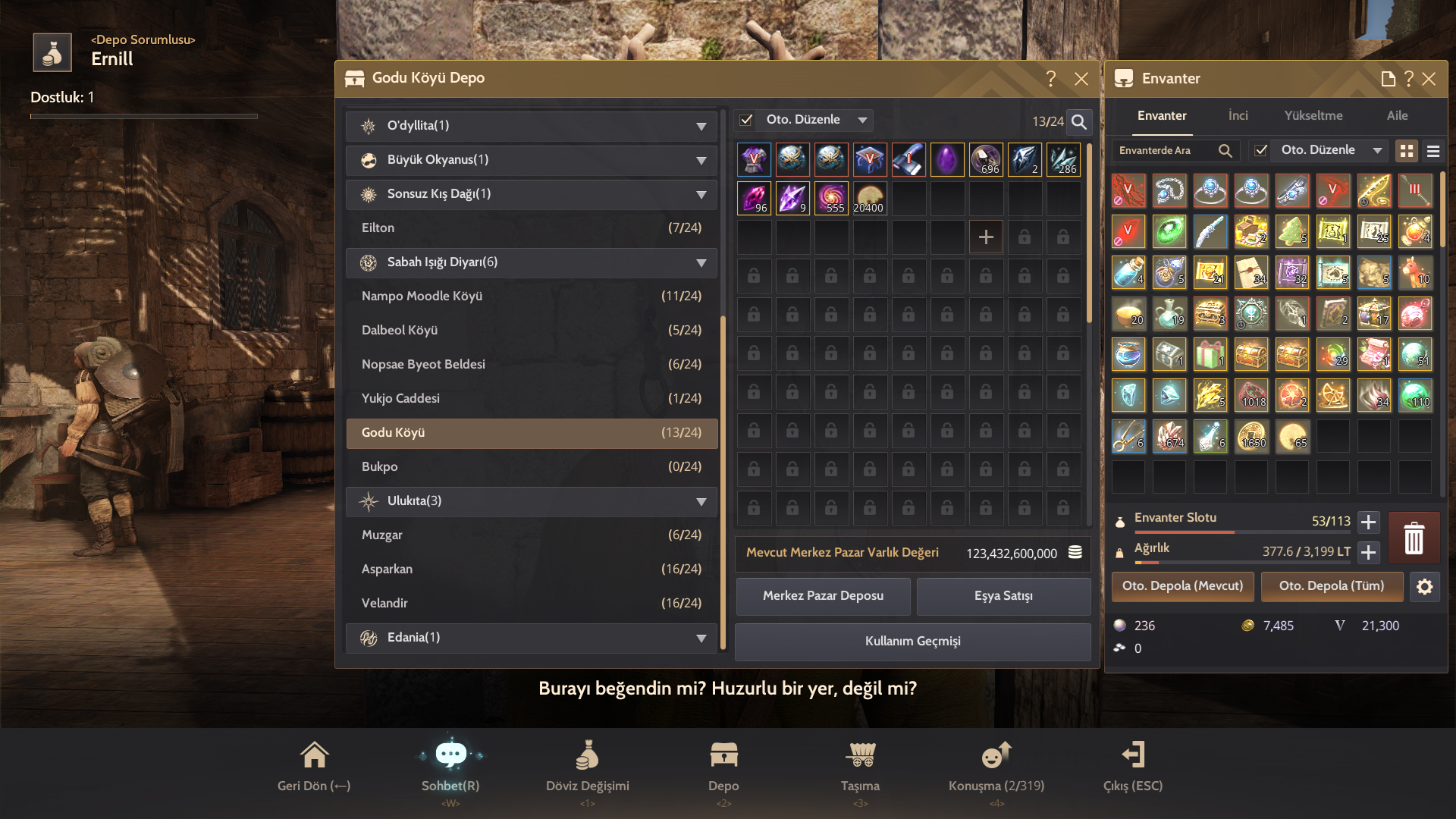Open the Depo icon on the bottom bar
The width and height of the screenshot is (1456, 819).
click(x=723, y=755)
